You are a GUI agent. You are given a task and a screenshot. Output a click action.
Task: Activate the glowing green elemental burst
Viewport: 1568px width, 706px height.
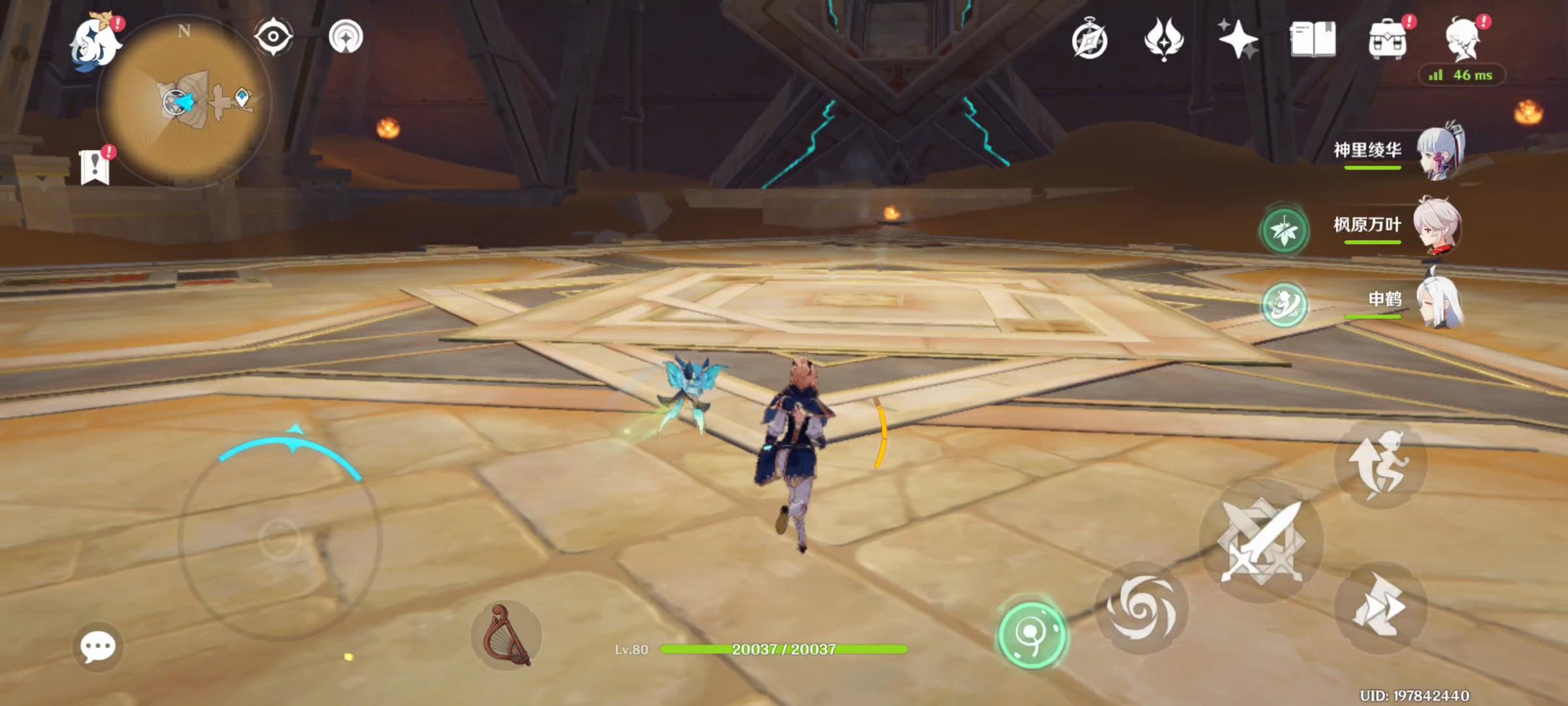tap(1032, 634)
